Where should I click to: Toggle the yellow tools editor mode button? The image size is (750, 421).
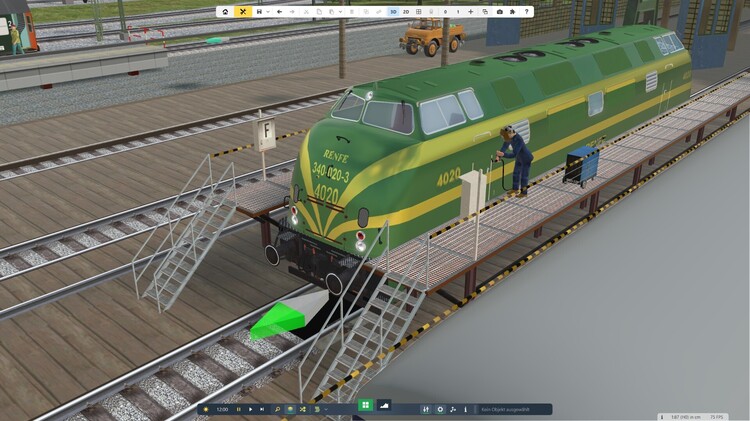(243, 12)
